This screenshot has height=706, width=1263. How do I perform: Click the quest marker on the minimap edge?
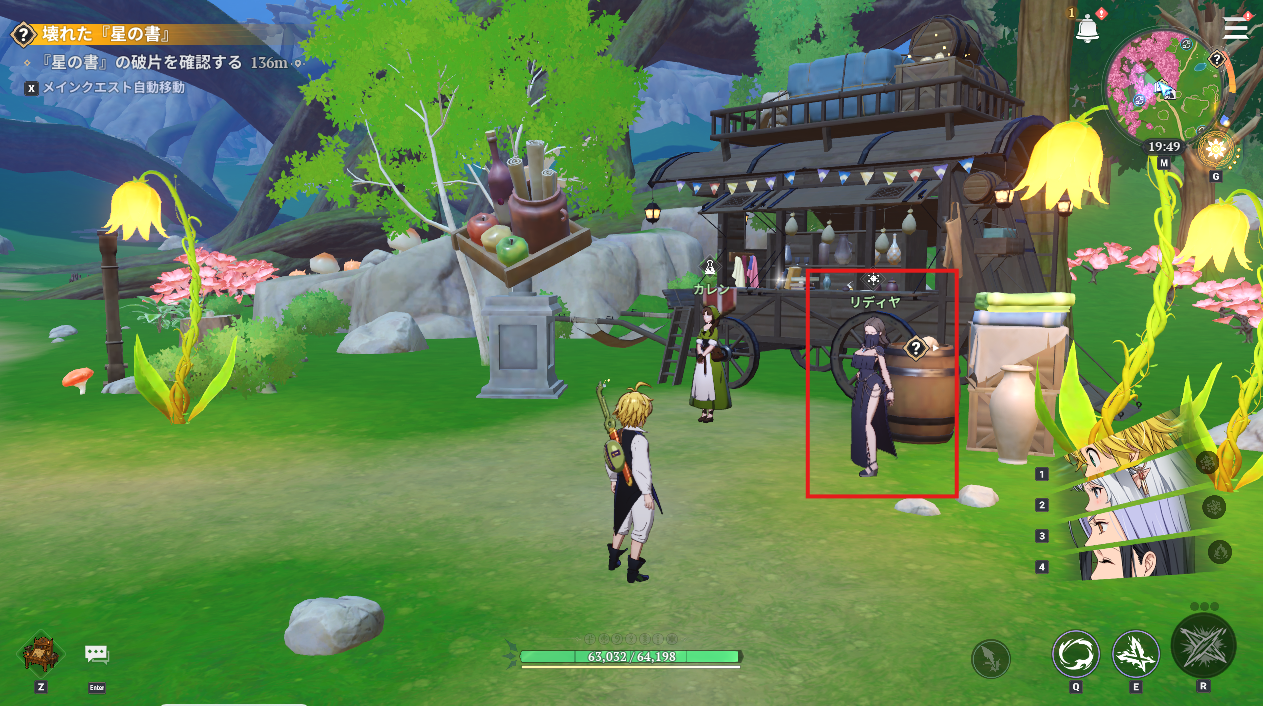point(1216,60)
